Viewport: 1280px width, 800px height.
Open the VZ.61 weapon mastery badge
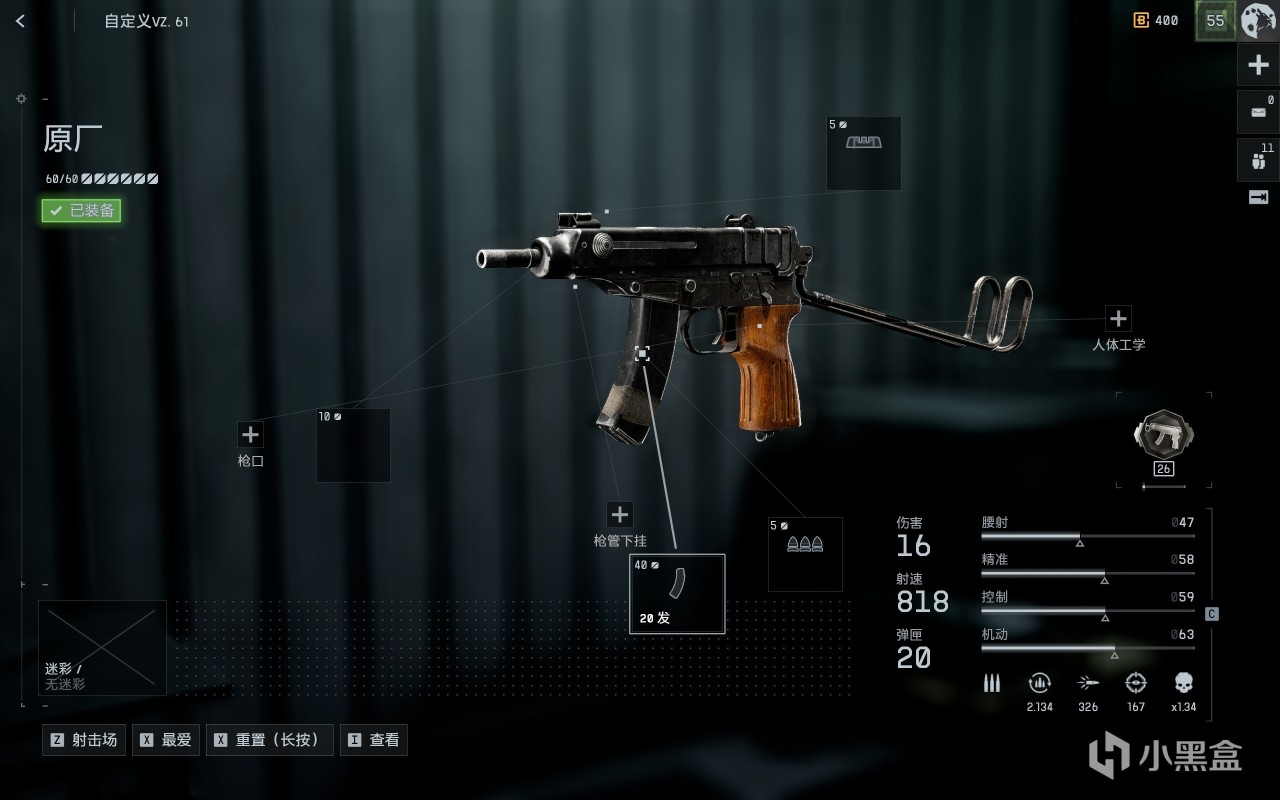pyautogui.click(x=1163, y=439)
